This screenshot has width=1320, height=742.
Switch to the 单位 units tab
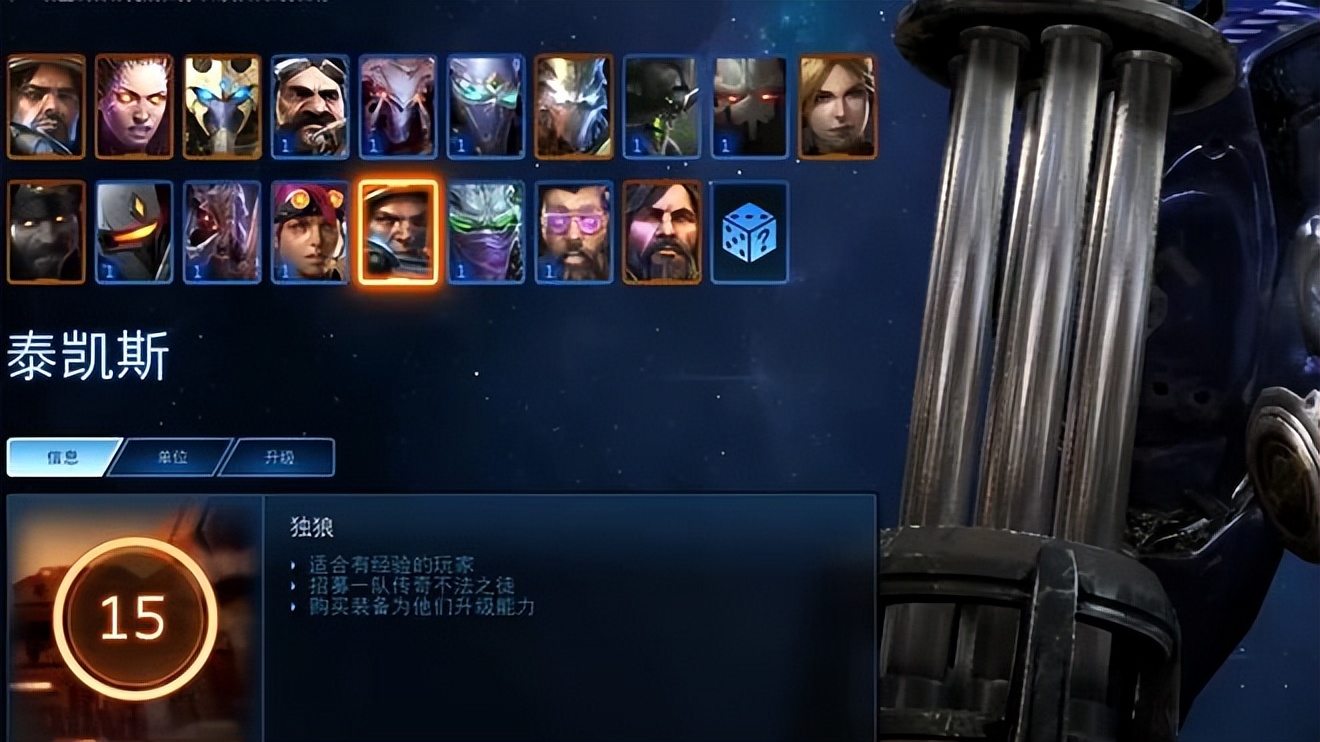click(172, 456)
